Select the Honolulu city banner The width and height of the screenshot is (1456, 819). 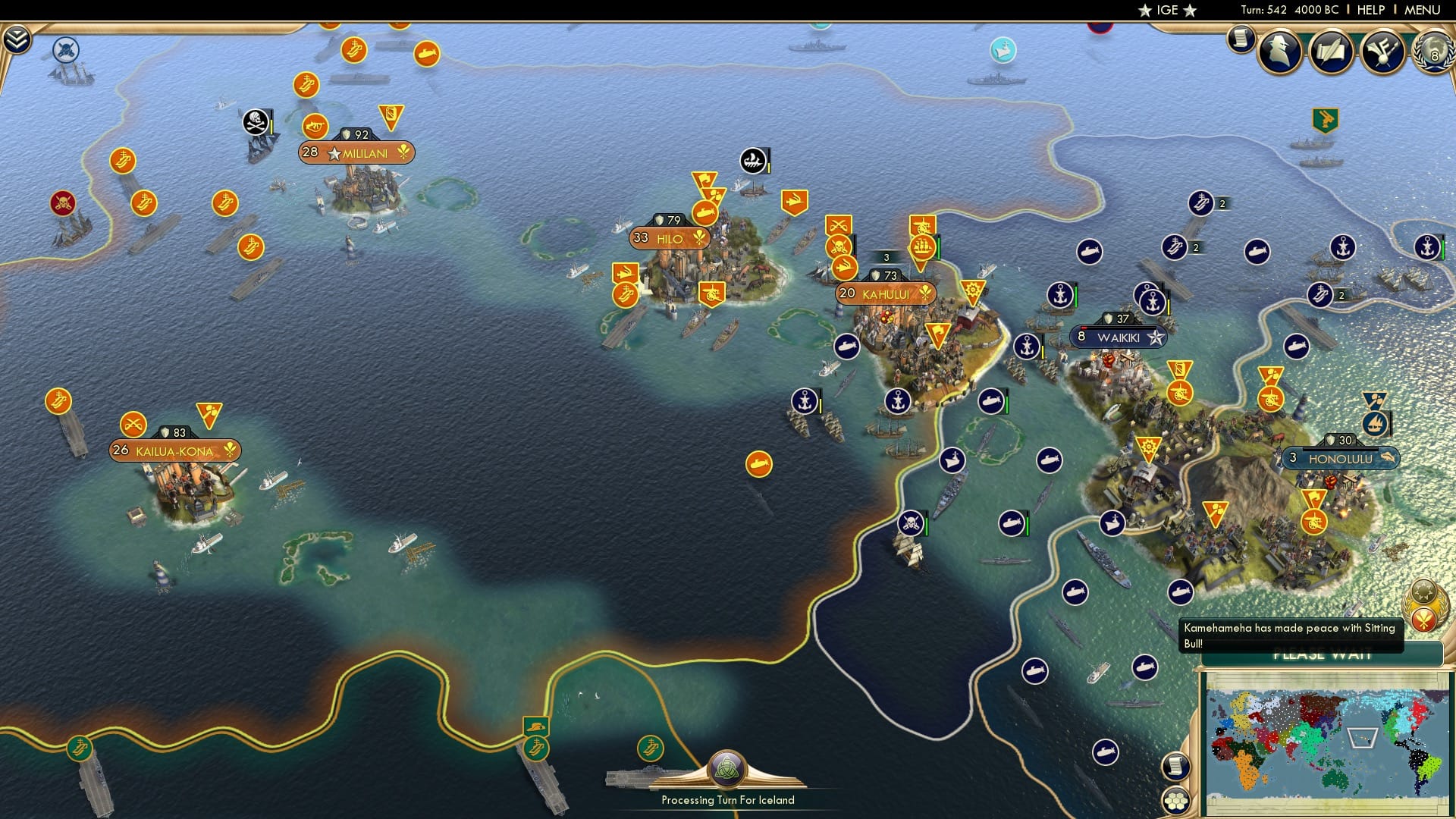pos(1340,458)
